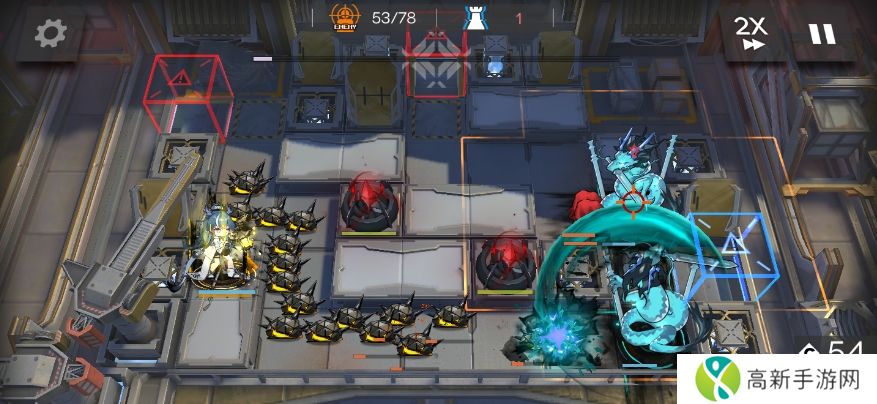Toggle the 2X game speed button
The image size is (877, 404).
[751, 35]
